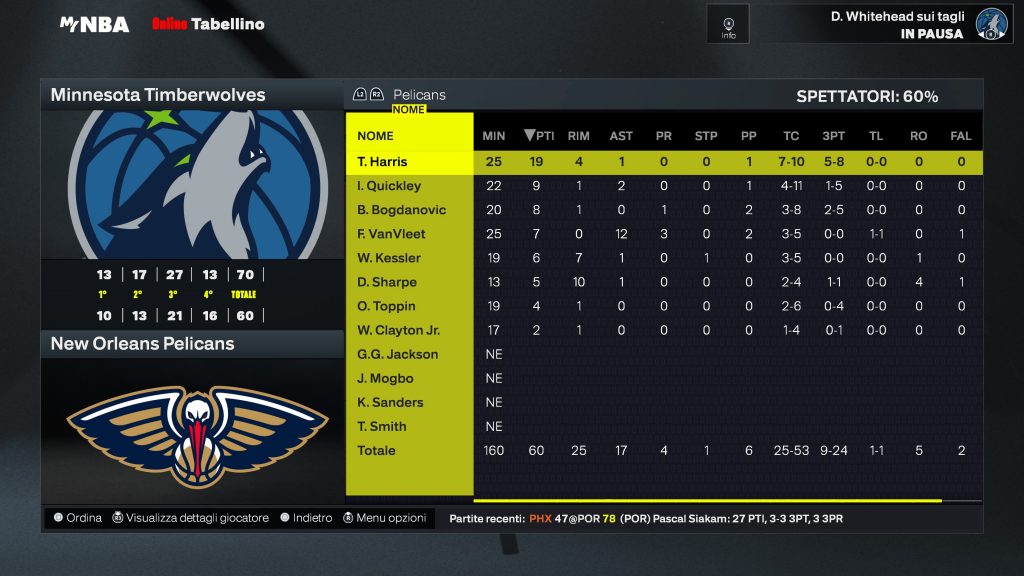Select T. Smith in the roster list
Viewport: 1024px width, 576px height.
coord(382,426)
